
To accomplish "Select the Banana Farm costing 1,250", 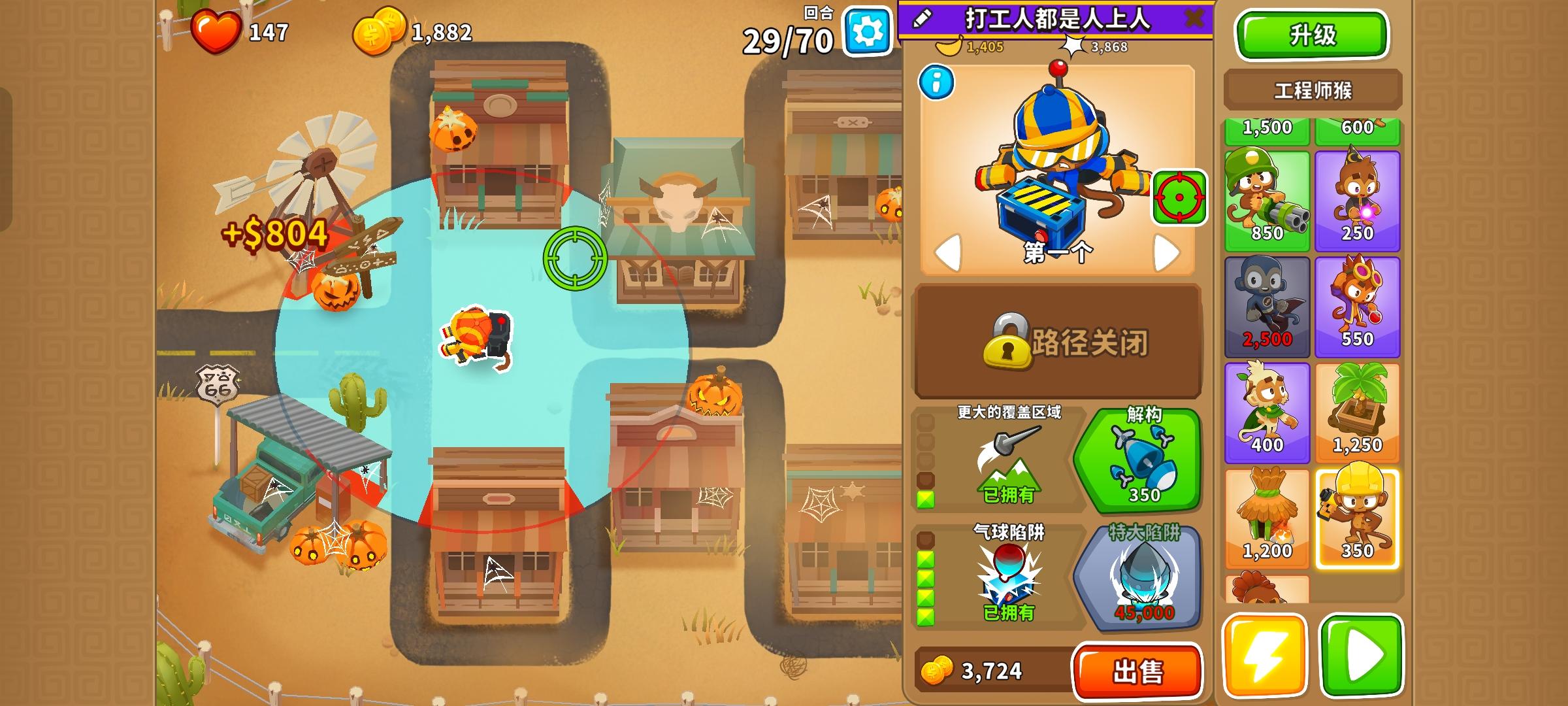I will 1357,412.
